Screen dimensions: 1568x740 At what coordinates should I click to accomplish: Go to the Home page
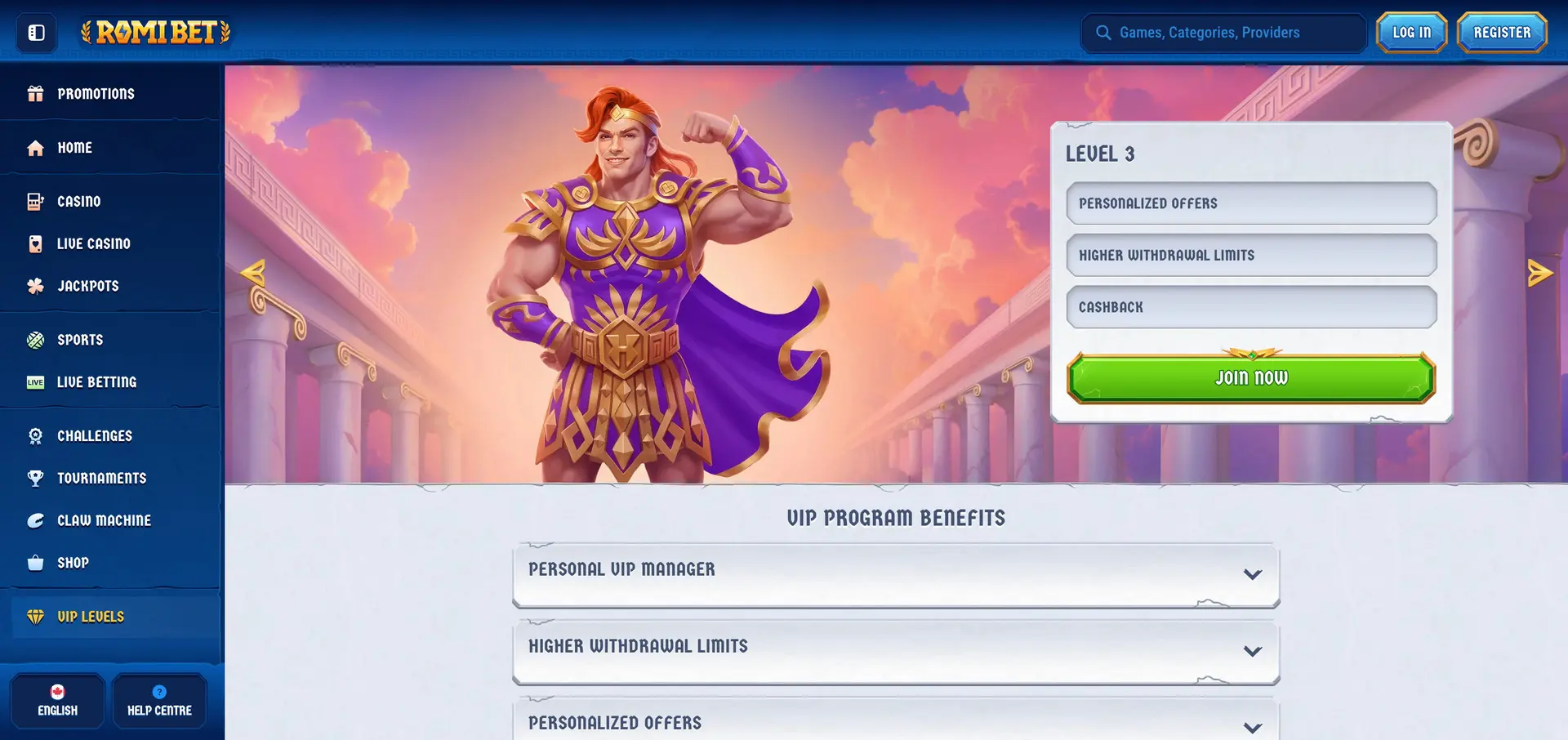pos(74,148)
